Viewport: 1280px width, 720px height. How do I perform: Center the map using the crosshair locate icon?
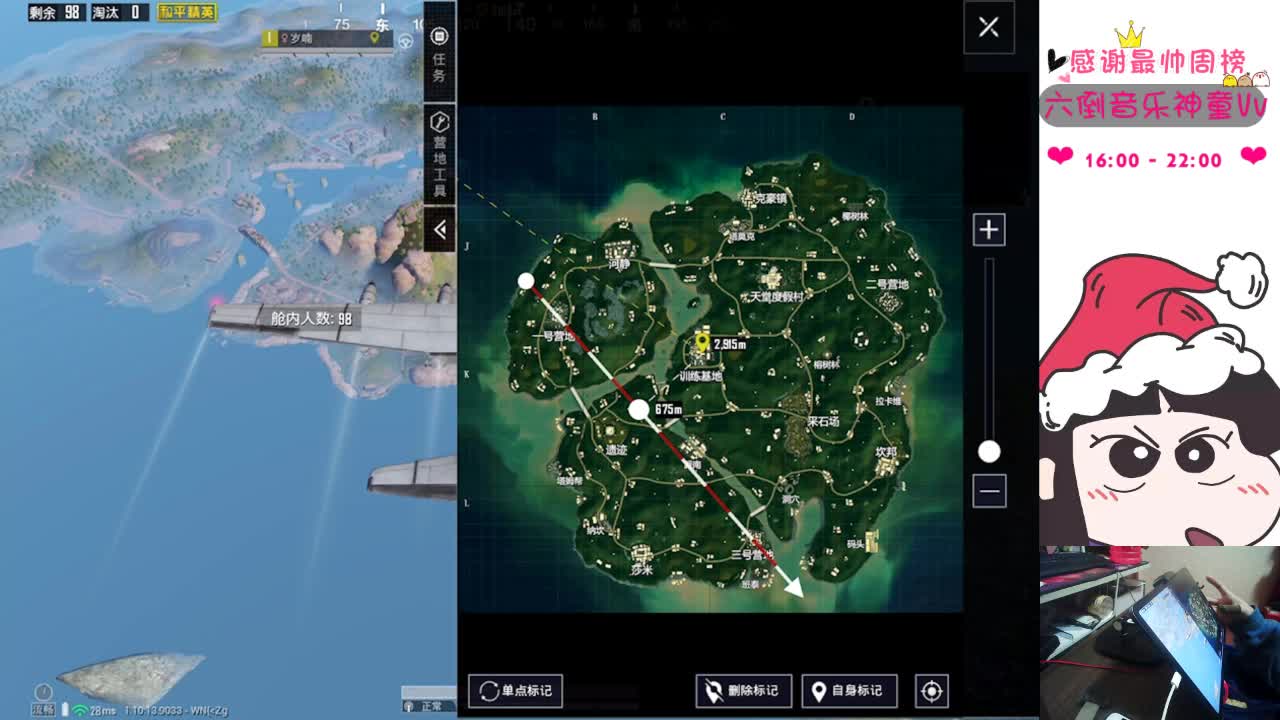pyautogui.click(x=932, y=690)
